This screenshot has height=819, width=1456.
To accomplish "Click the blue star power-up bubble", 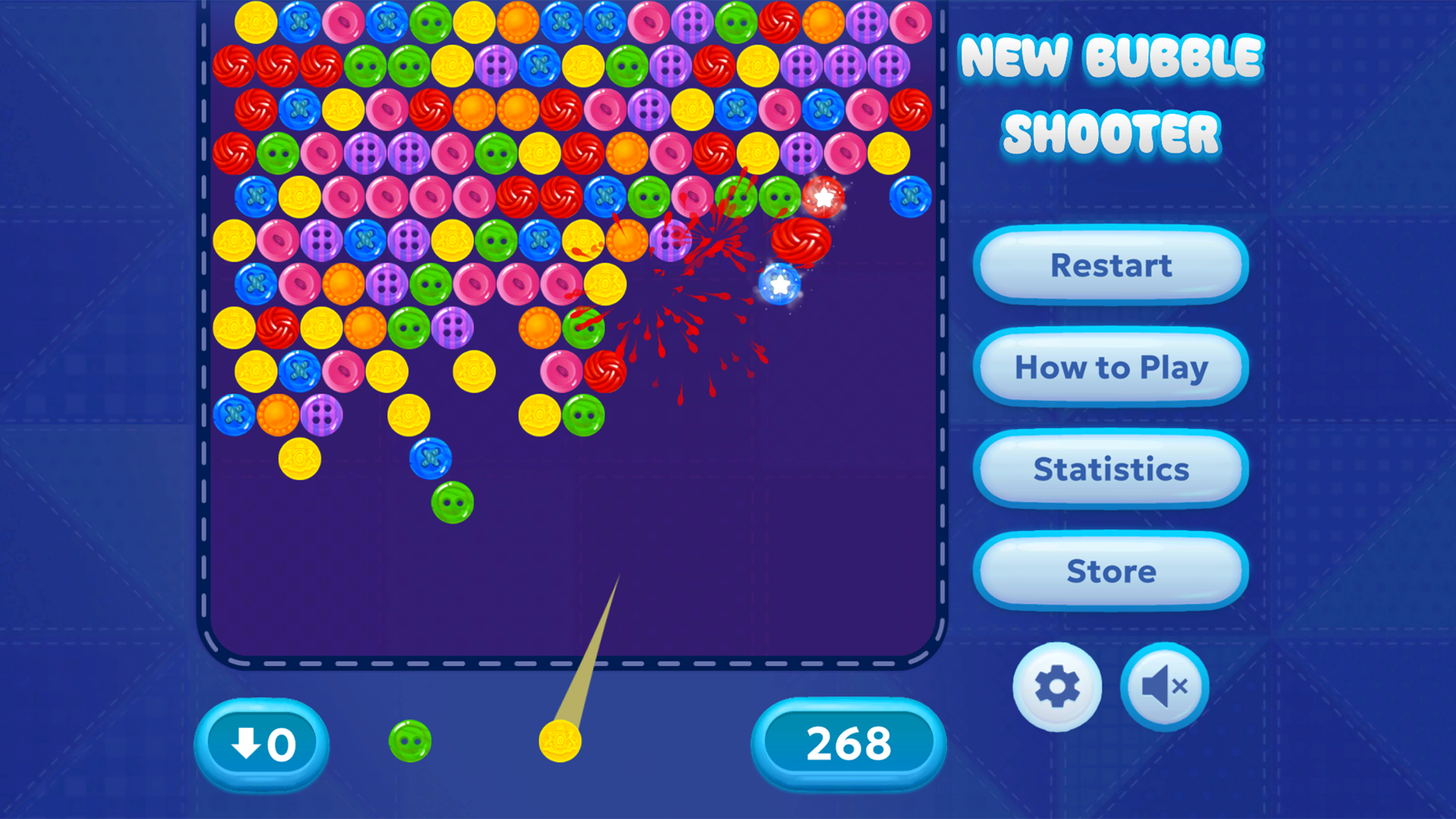I will click(780, 285).
